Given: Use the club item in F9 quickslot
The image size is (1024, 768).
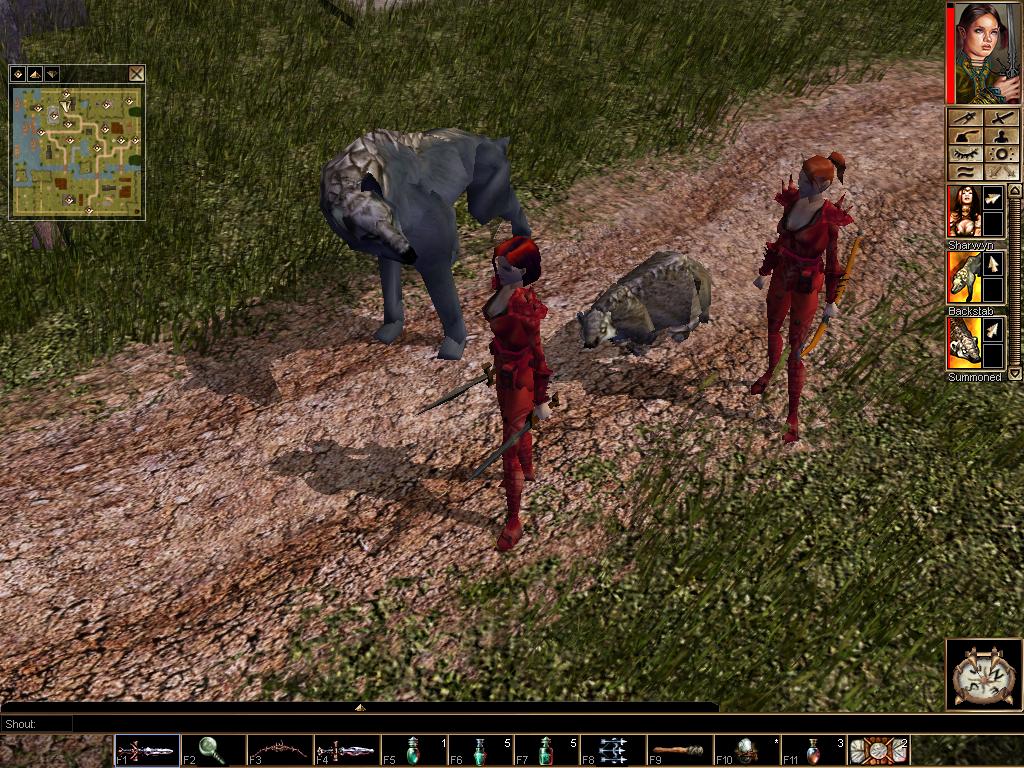Looking at the screenshot, I should (680, 750).
